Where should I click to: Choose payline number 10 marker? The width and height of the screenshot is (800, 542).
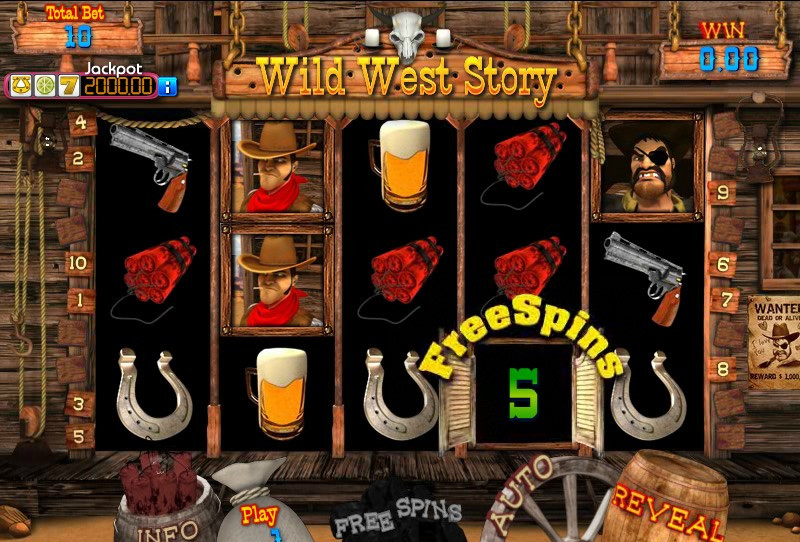79,264
